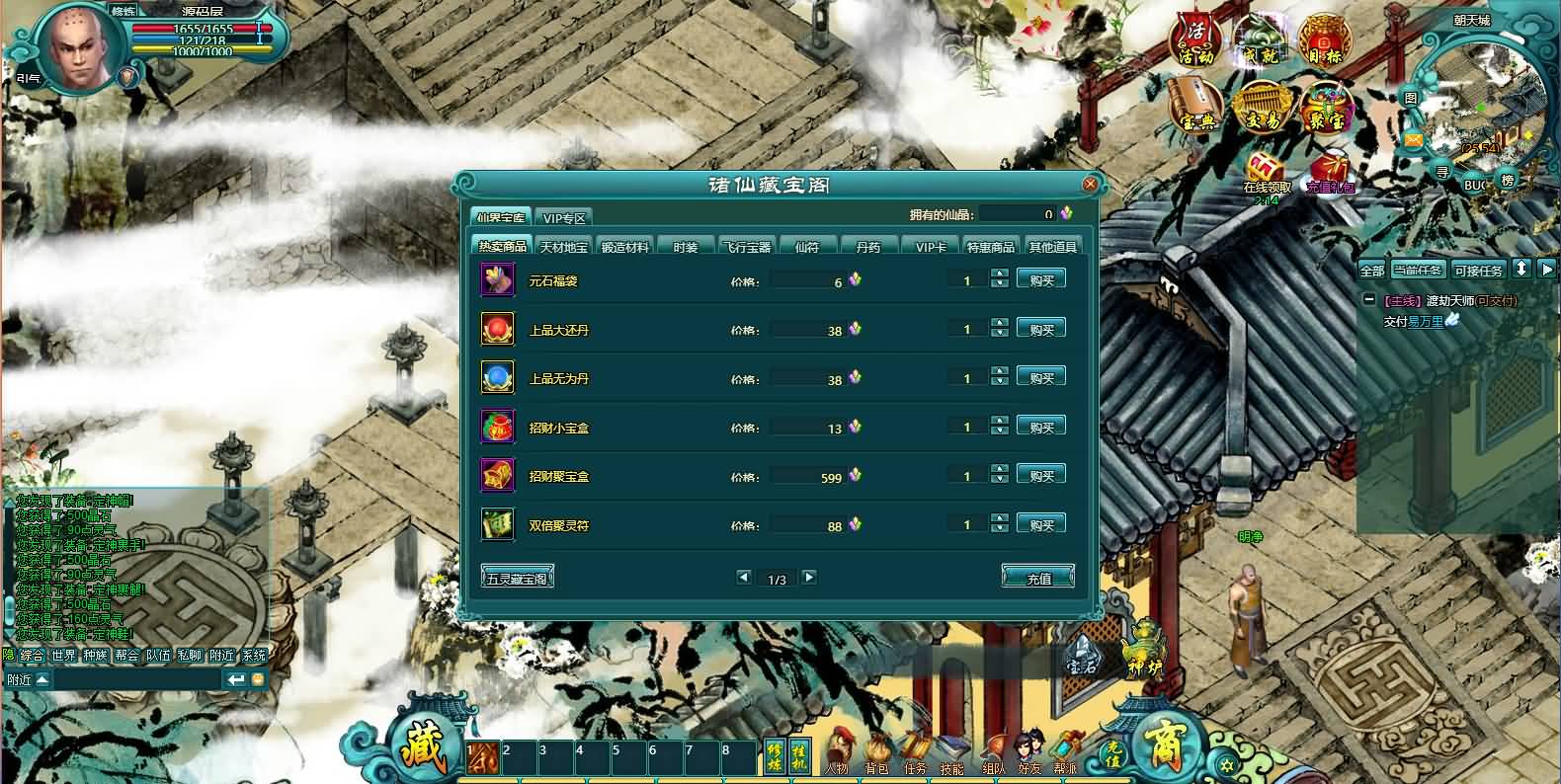
Task: Switch to the VIP专区 tab
Action: tap(565, 217)
